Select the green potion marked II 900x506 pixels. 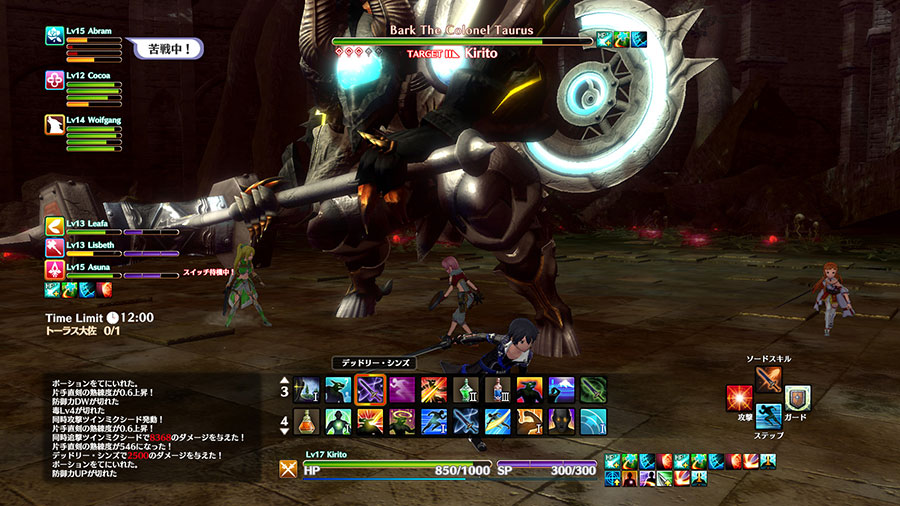[x=466, y=389]
